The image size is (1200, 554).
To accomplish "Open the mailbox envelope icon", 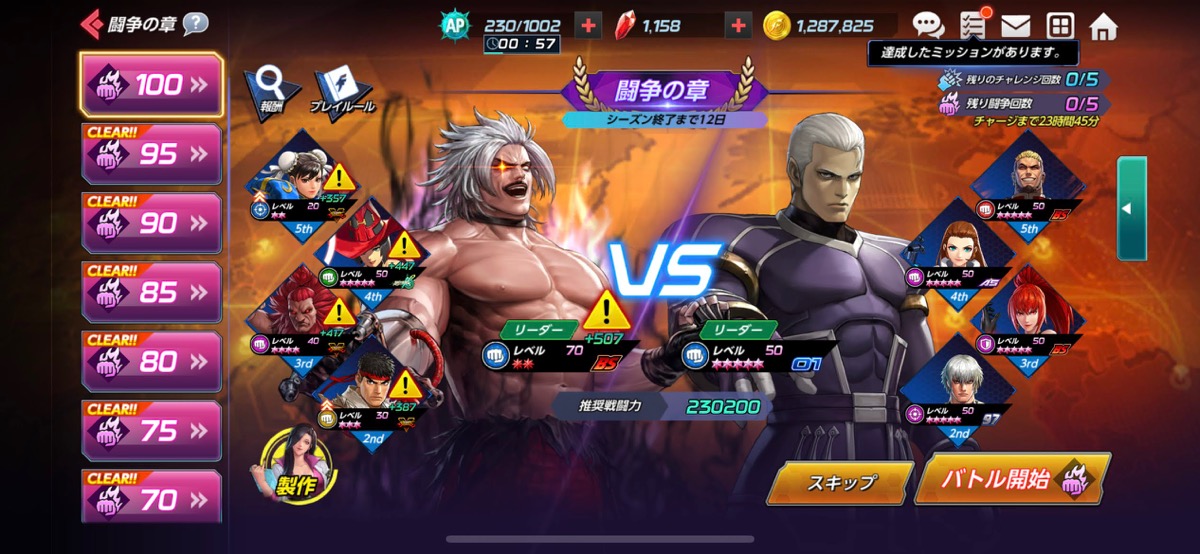I will (1016, 26).
